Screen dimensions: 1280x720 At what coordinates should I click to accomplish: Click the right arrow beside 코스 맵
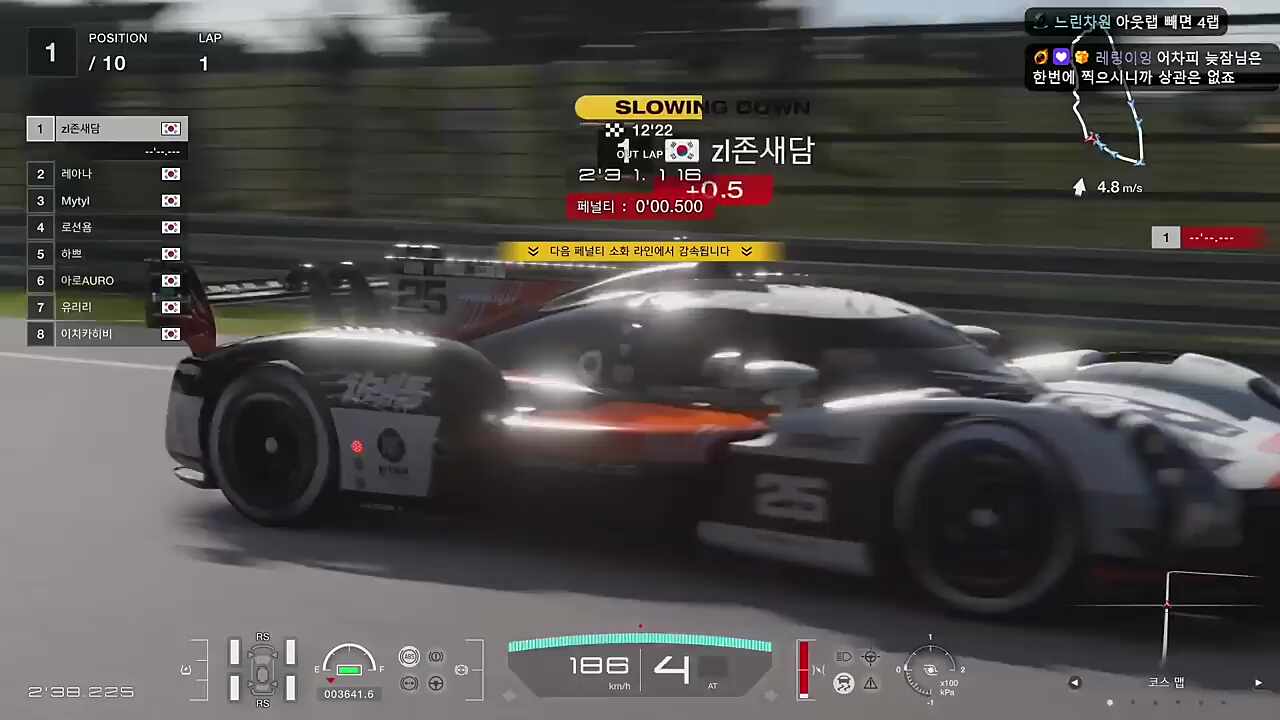(1258, 682)
